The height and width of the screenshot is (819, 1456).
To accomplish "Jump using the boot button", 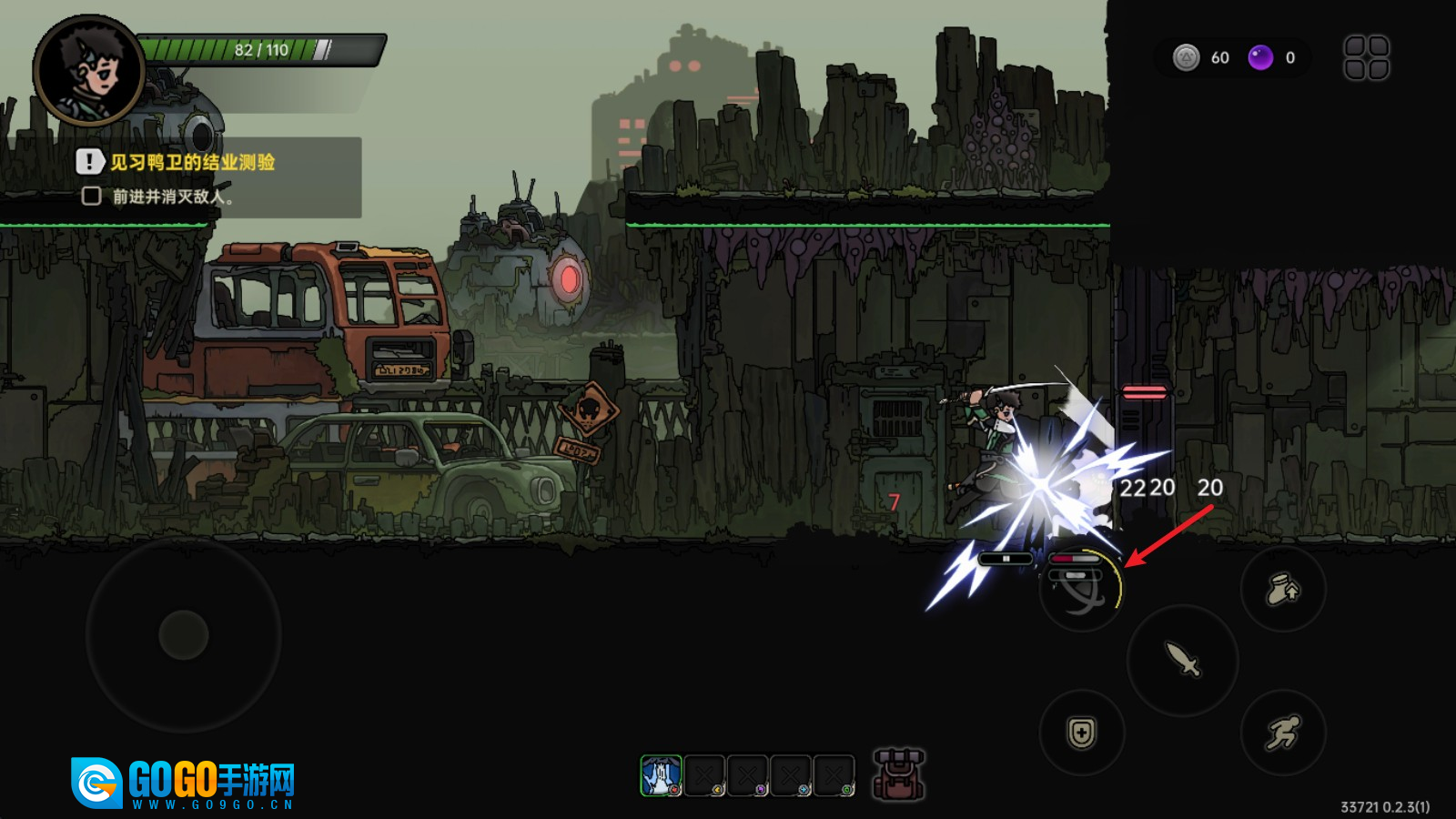I will click(1283, 590).
